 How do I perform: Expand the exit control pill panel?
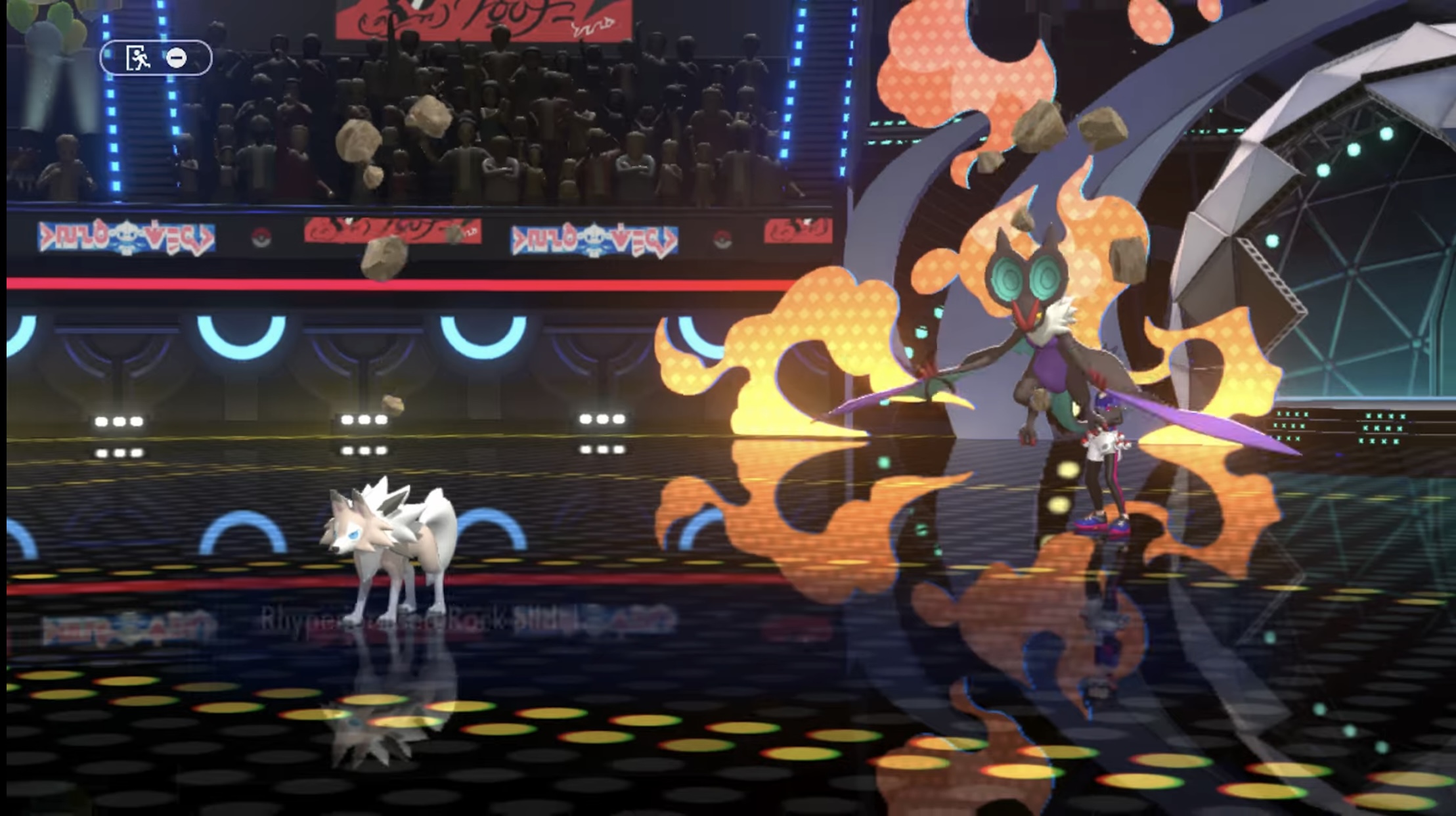click(158, 58)
